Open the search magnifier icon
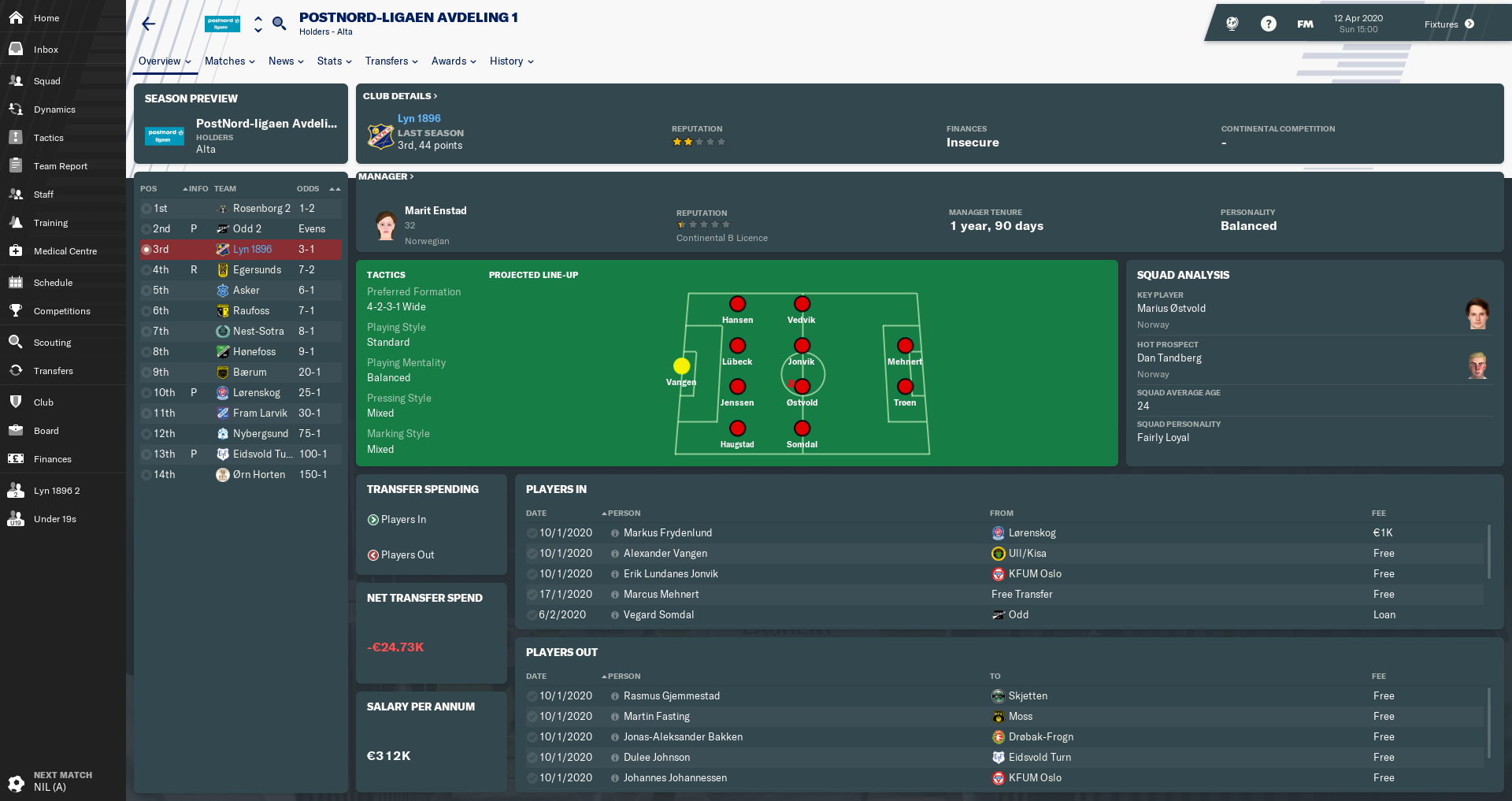The width and height of the screenshot is (1512, 801). [279, 24]
